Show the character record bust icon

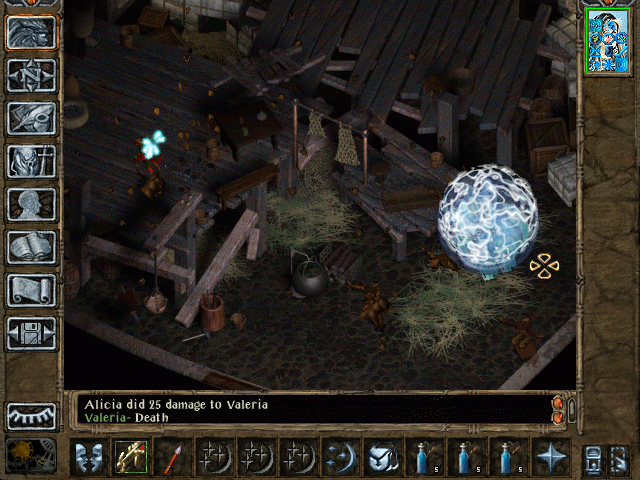pyautogui.click(x=31, y=204)
